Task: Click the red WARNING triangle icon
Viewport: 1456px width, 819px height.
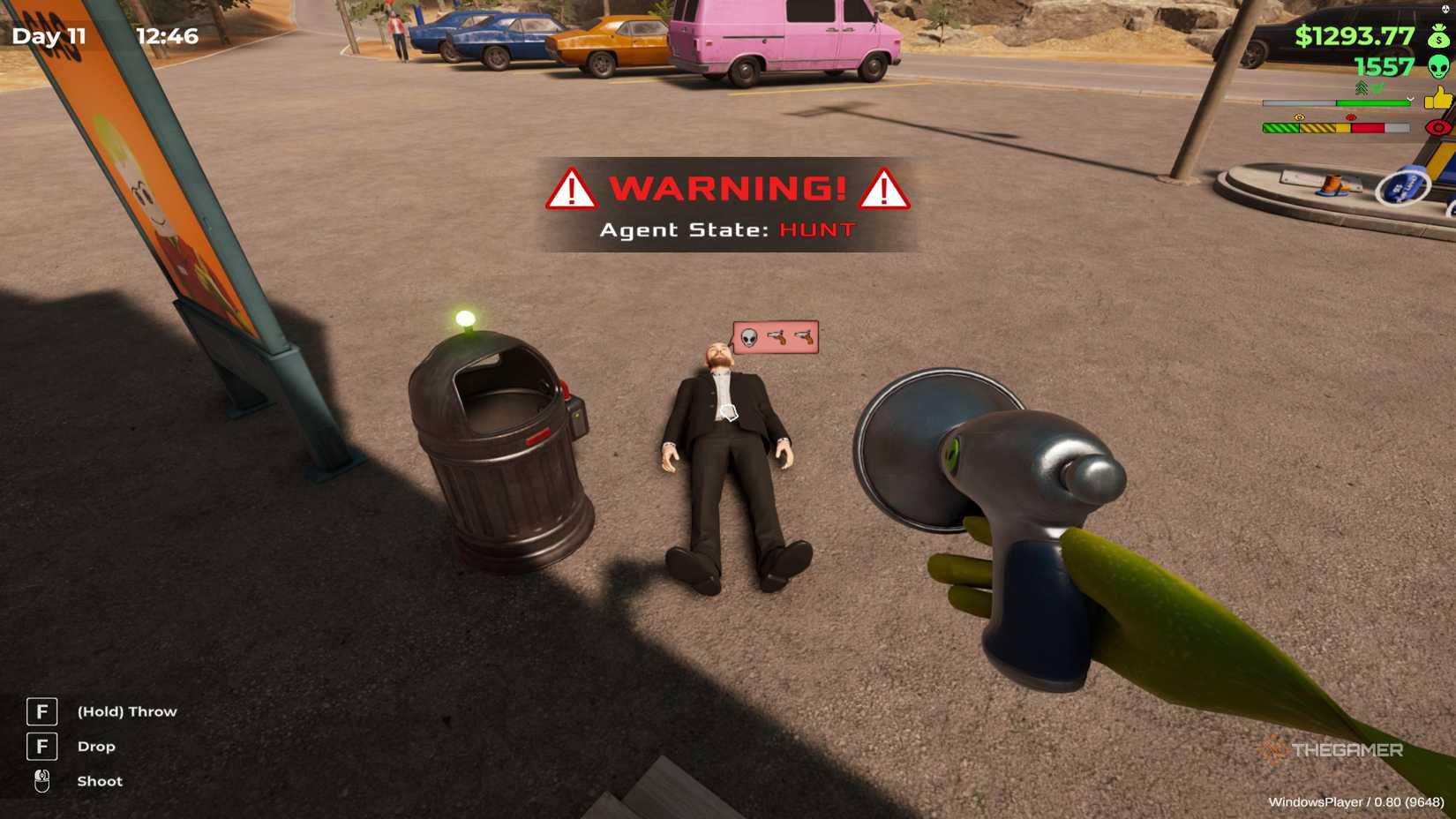Action: coord(572,189)
